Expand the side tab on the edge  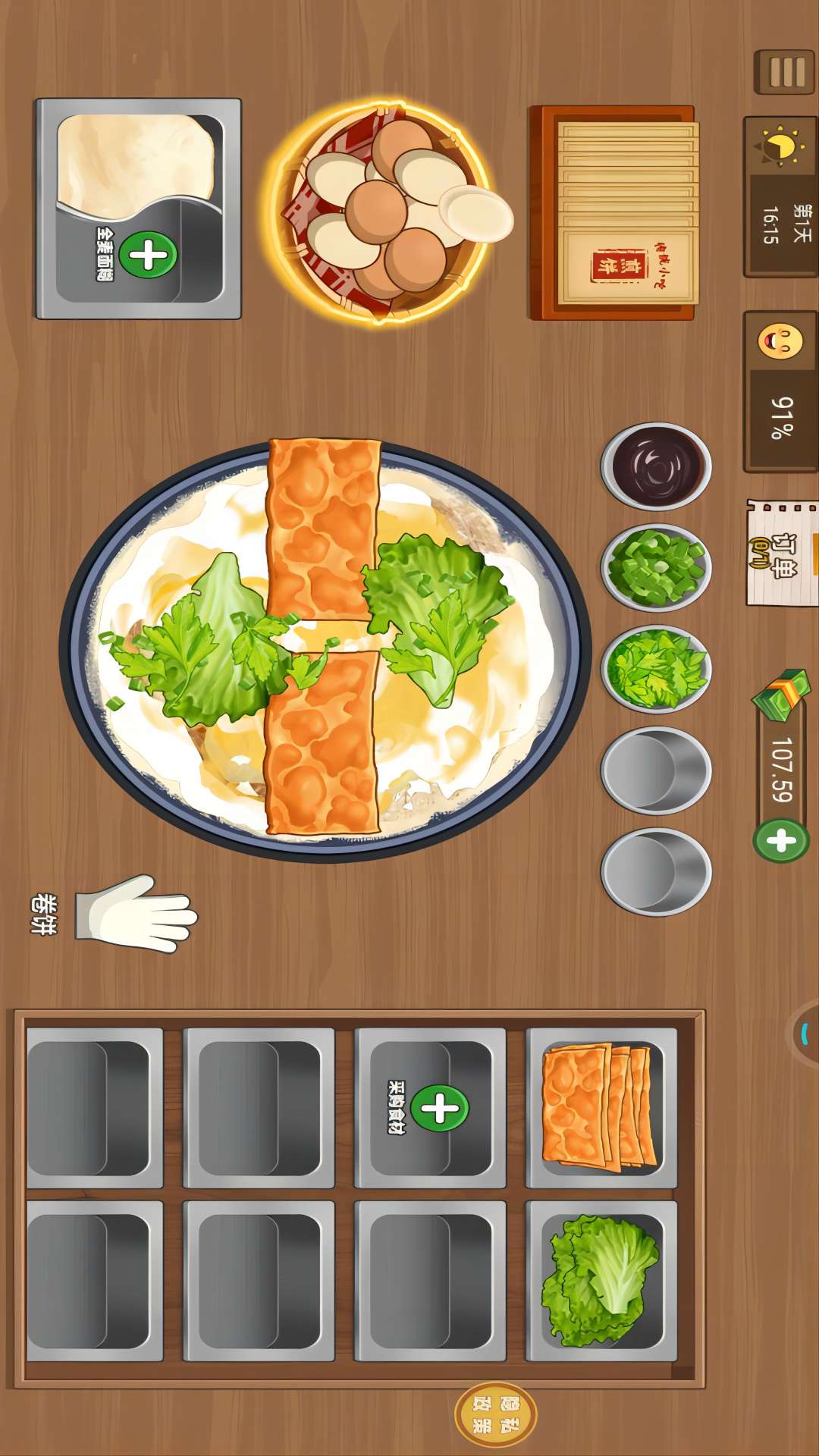coord(805,1033)
